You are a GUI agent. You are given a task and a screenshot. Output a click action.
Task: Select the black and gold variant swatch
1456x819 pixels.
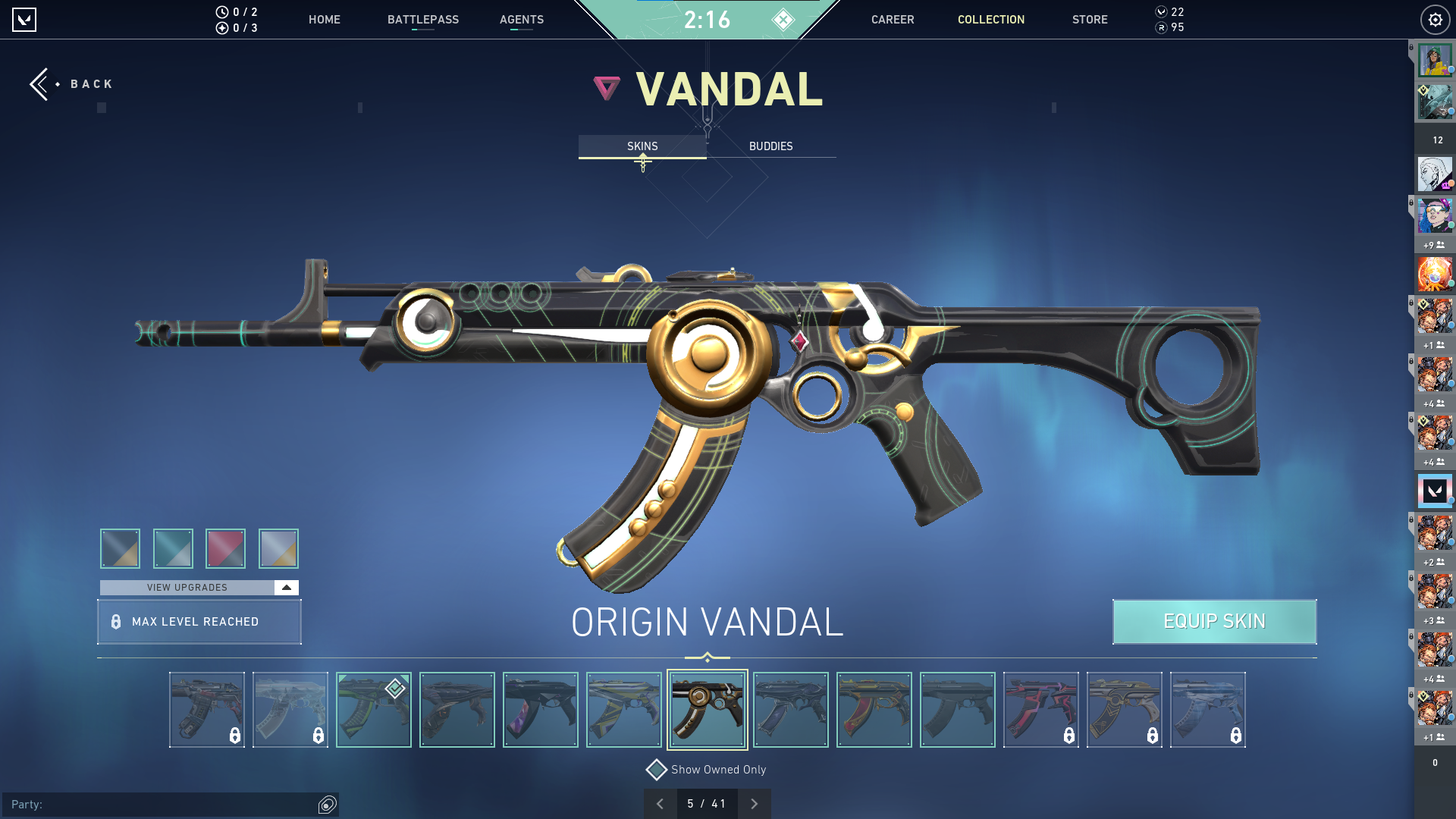click(x=120, y=548)
